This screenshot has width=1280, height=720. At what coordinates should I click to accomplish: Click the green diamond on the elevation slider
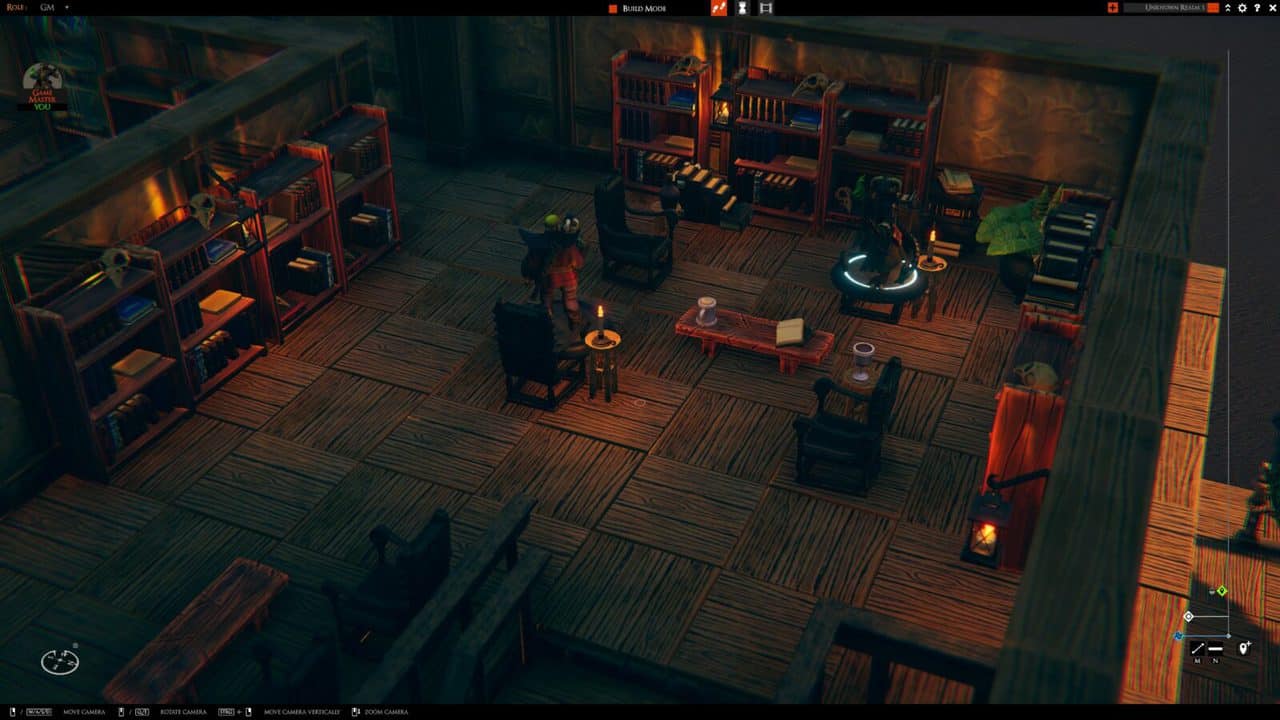coord(1221,591)
